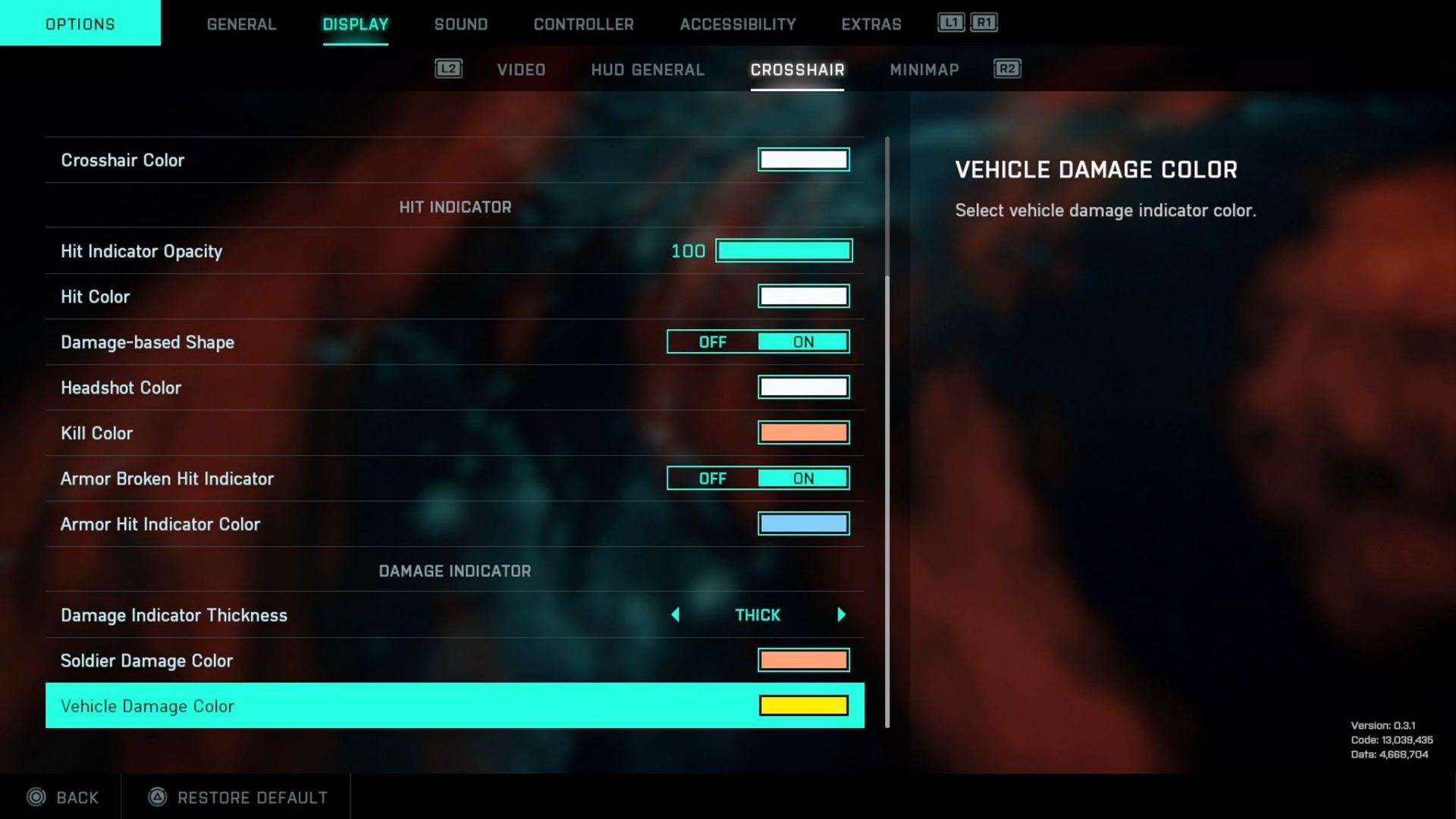Viewport: 1456px width, 819px height.
Task: Increase Damage Indicator Thickness with right arrow
Action: coord(841,615)
